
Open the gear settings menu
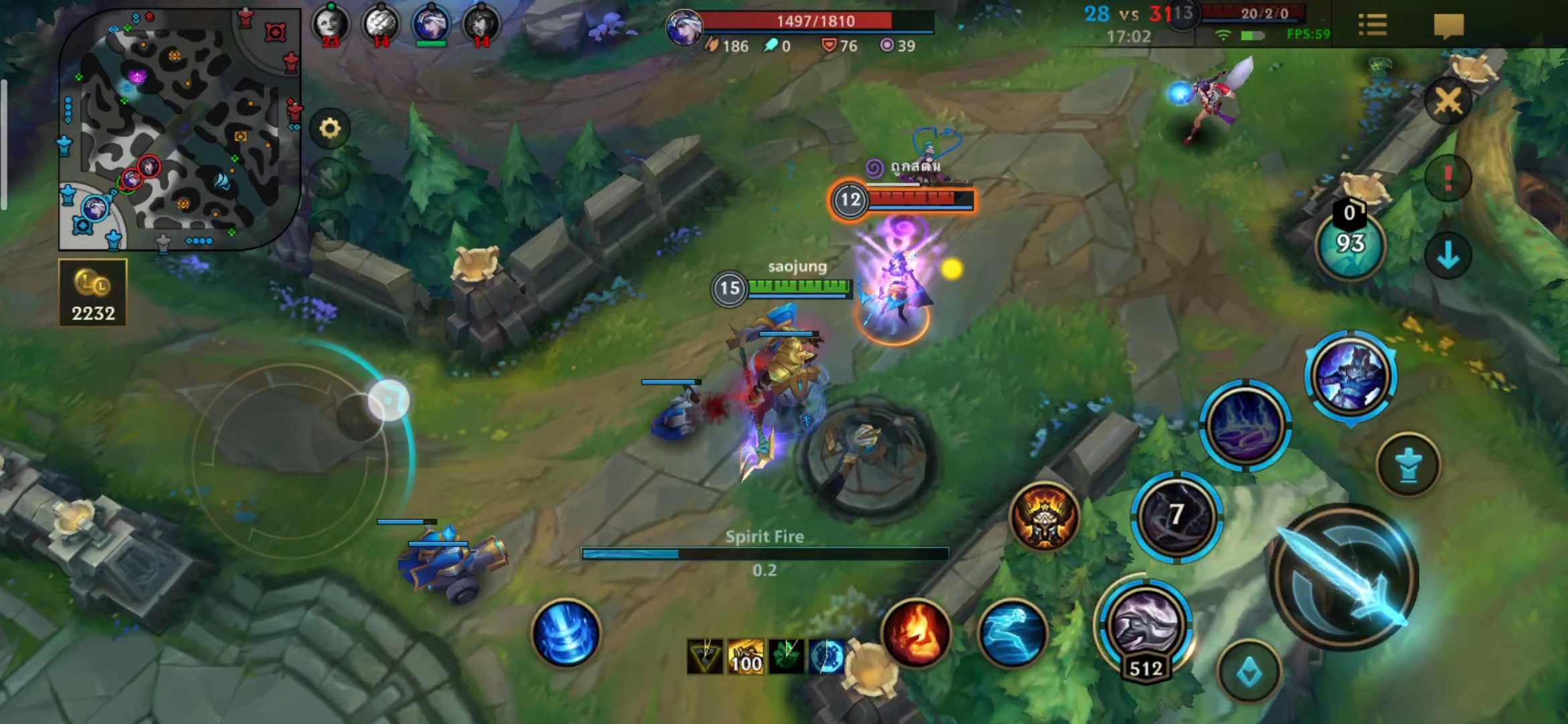[330, 128]
